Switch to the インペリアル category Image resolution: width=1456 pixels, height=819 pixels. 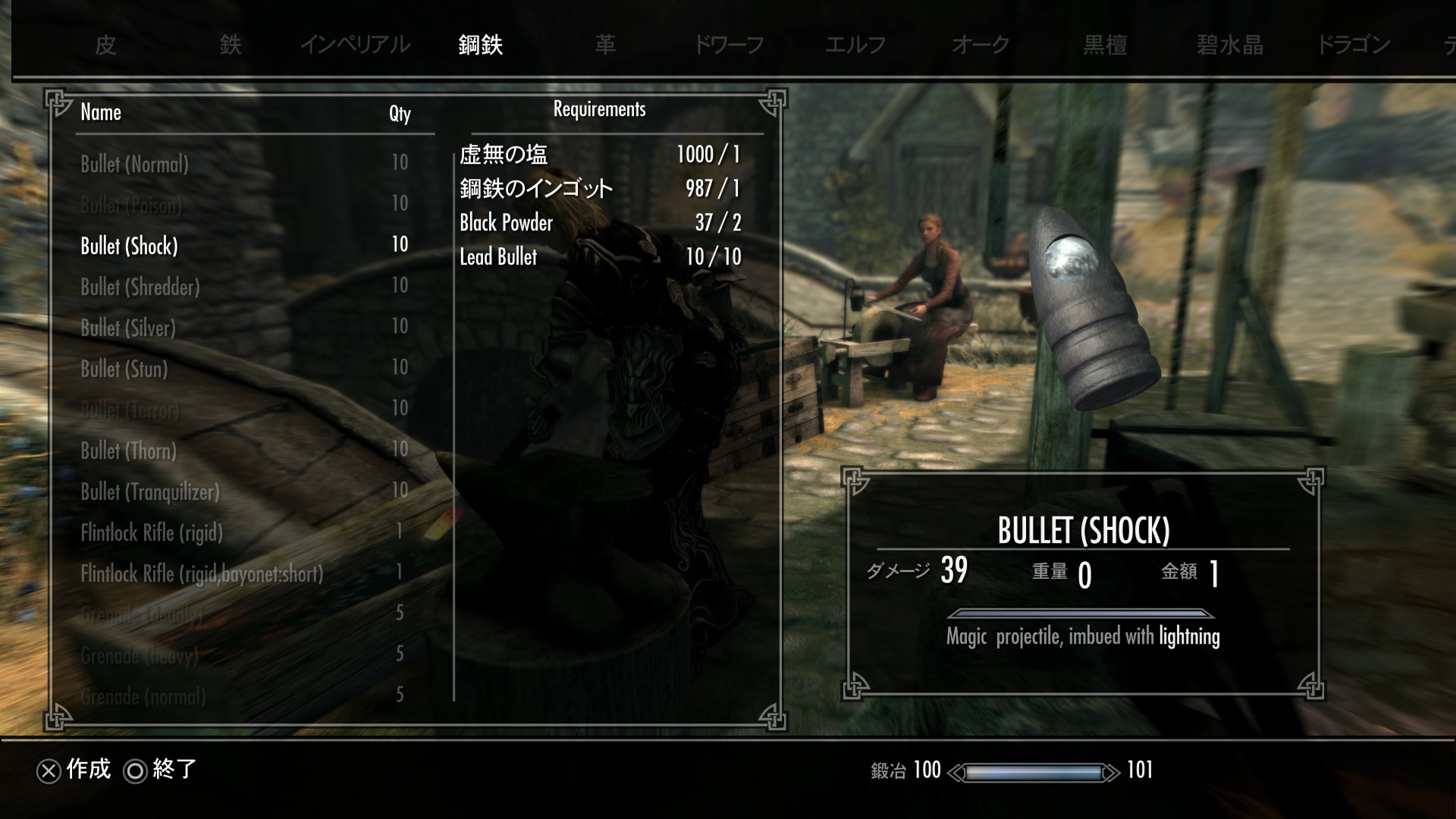coord(355,45)
